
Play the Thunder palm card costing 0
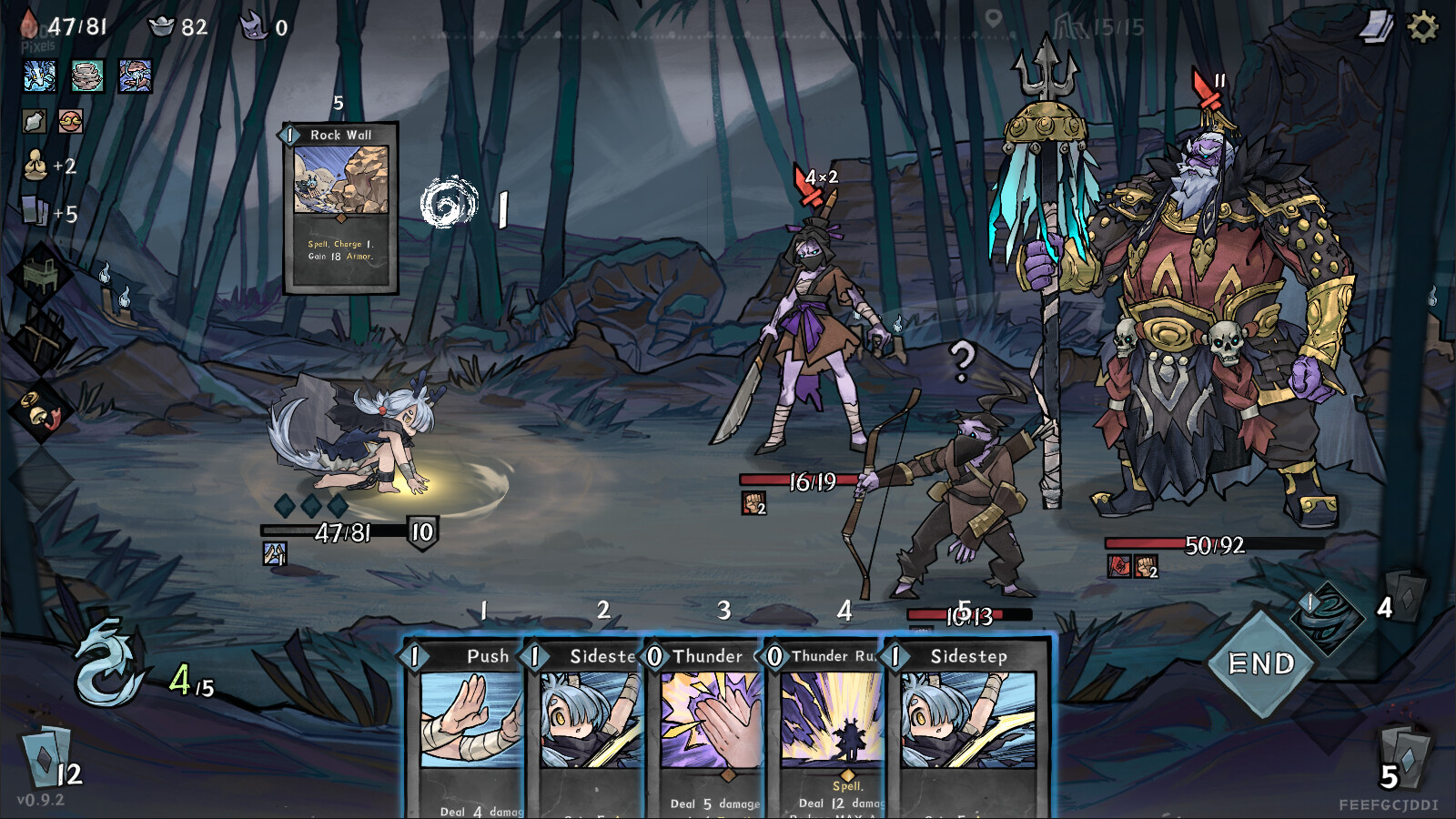[x=705, y=728]
